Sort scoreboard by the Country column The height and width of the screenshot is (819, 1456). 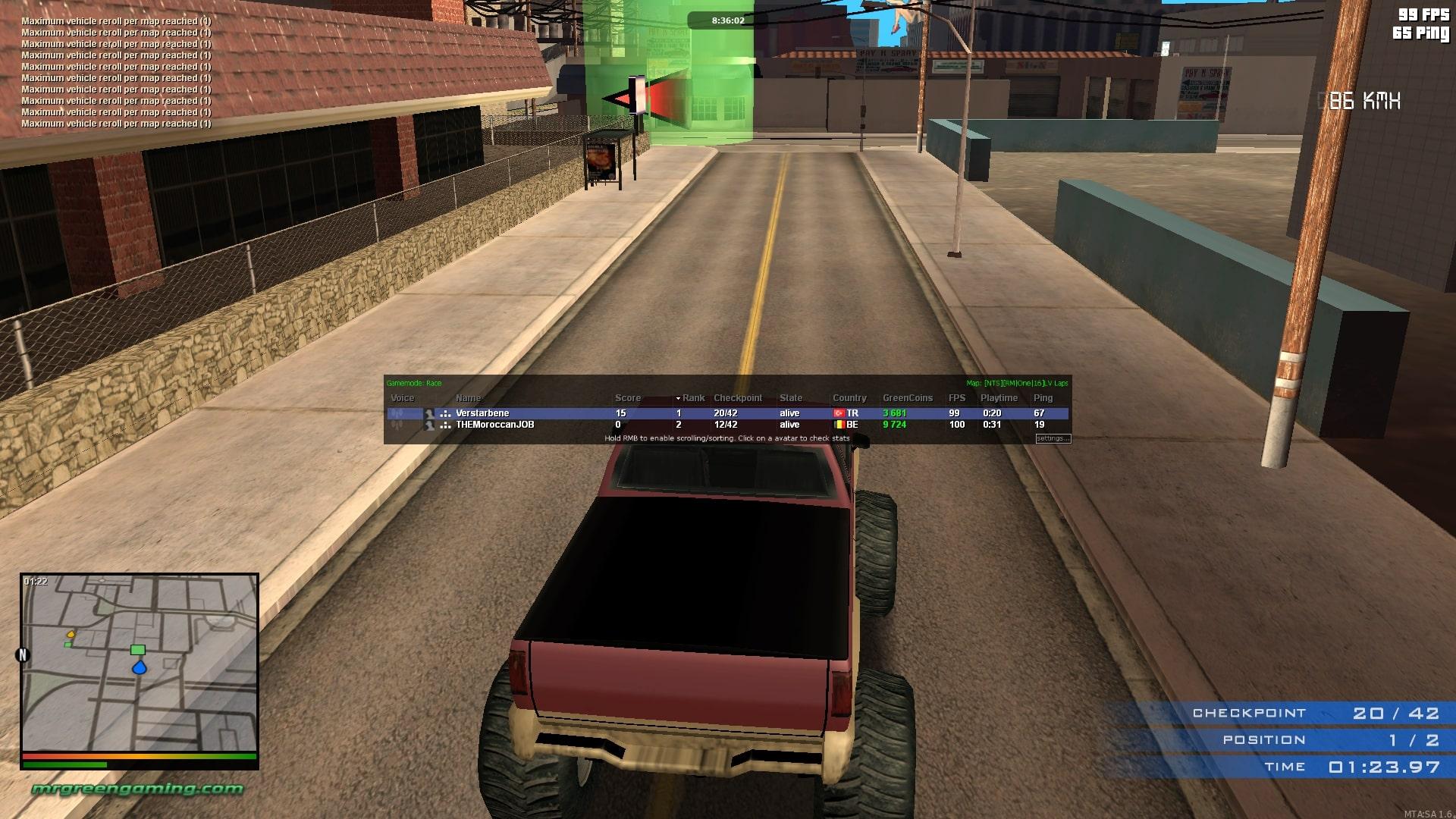point(849,398)
